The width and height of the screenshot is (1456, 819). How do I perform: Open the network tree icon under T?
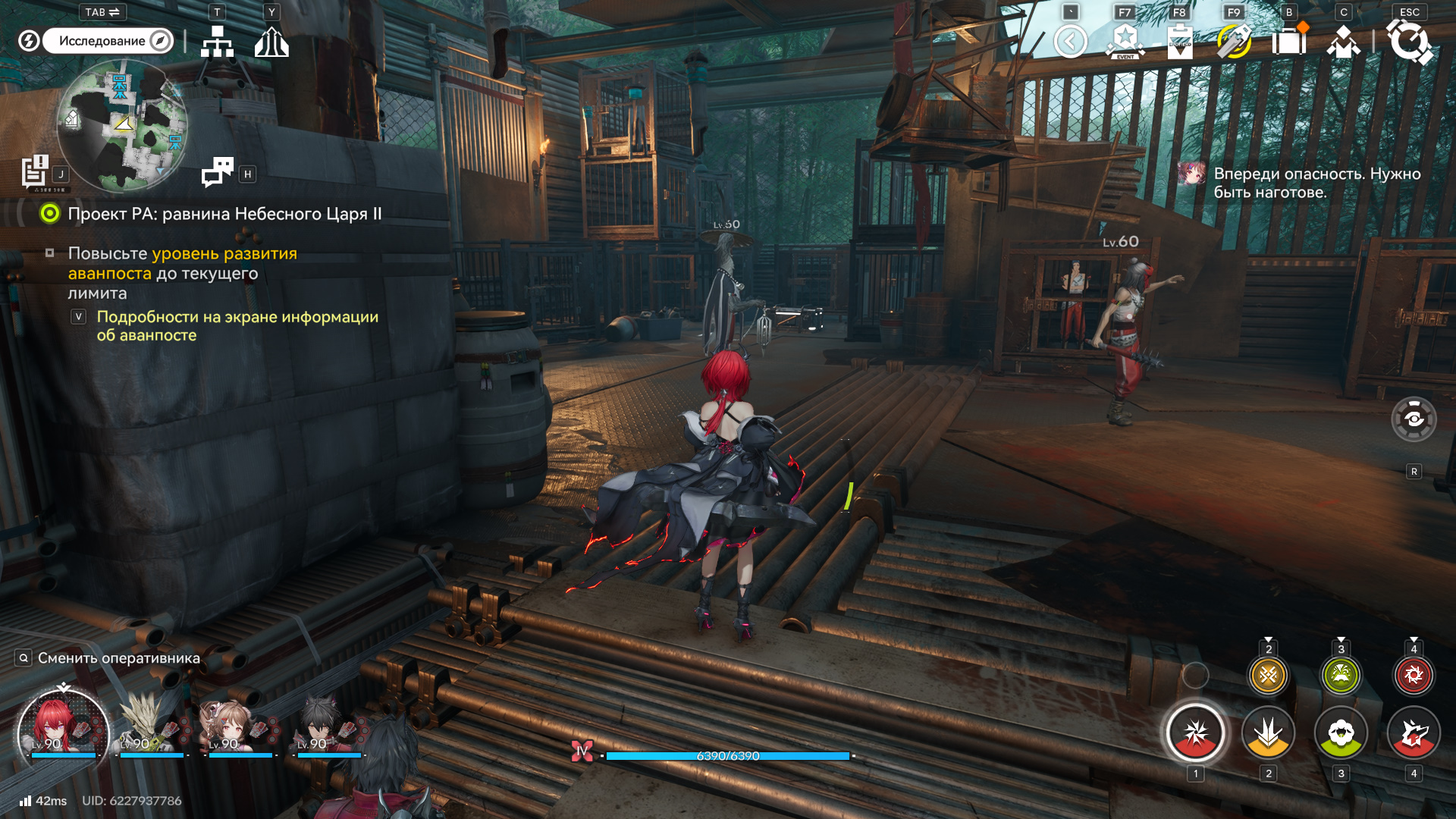(x=217, y=42)
